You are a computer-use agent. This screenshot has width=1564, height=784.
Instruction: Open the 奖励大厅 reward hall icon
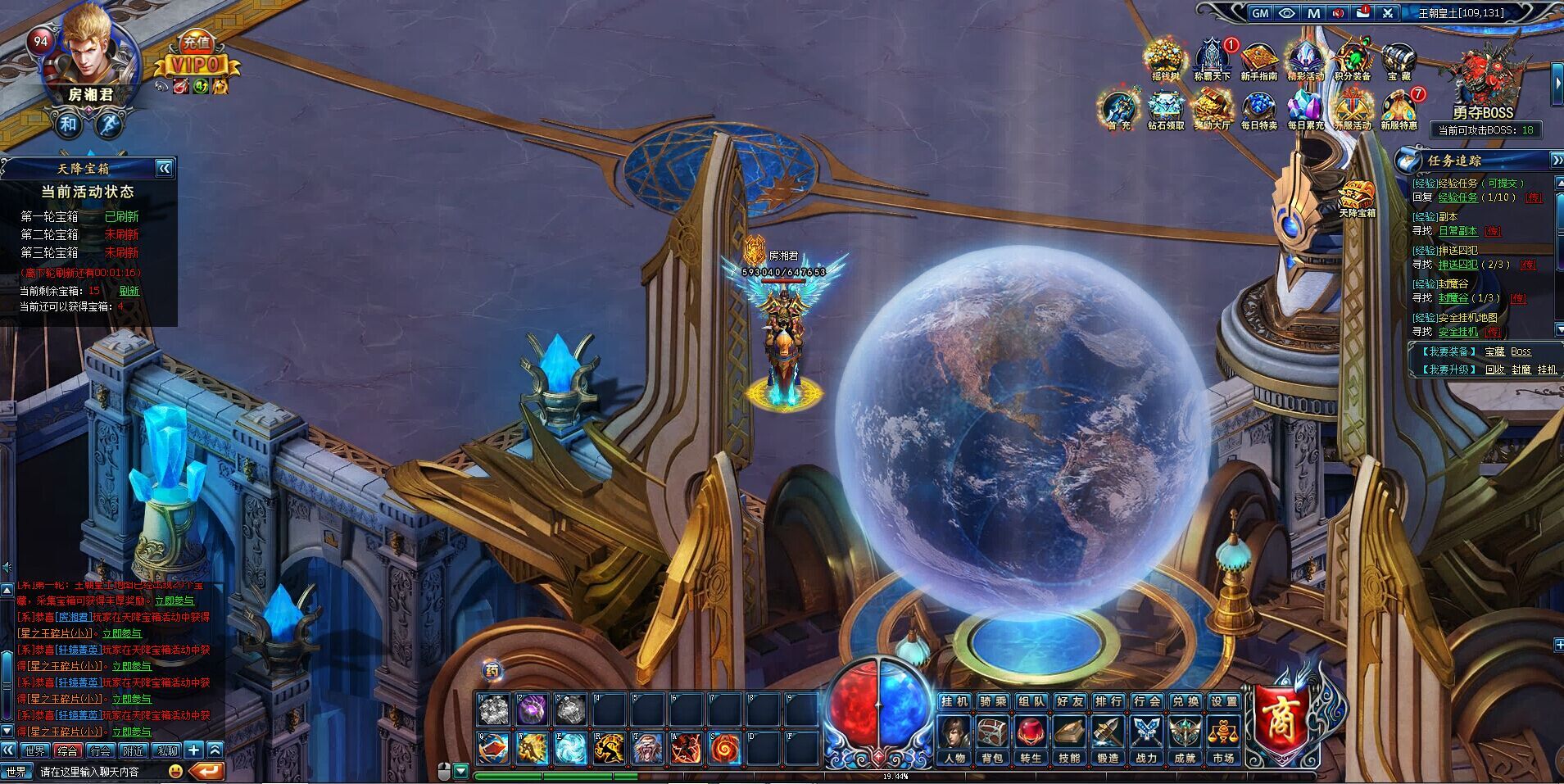(x=1213, y=110)
